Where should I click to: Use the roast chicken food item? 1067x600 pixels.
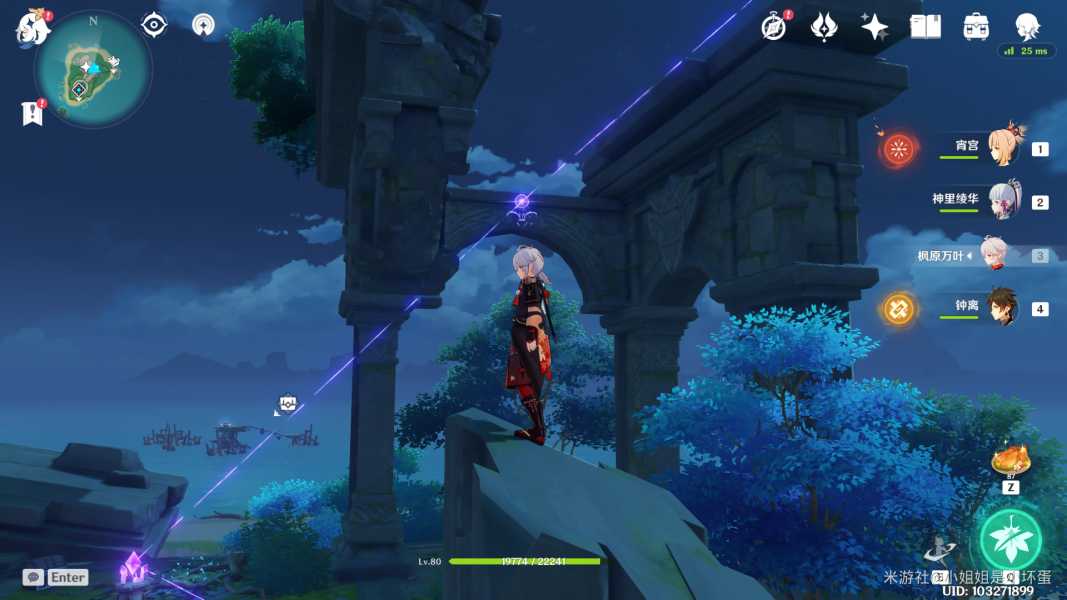[x=1010, y=461]
